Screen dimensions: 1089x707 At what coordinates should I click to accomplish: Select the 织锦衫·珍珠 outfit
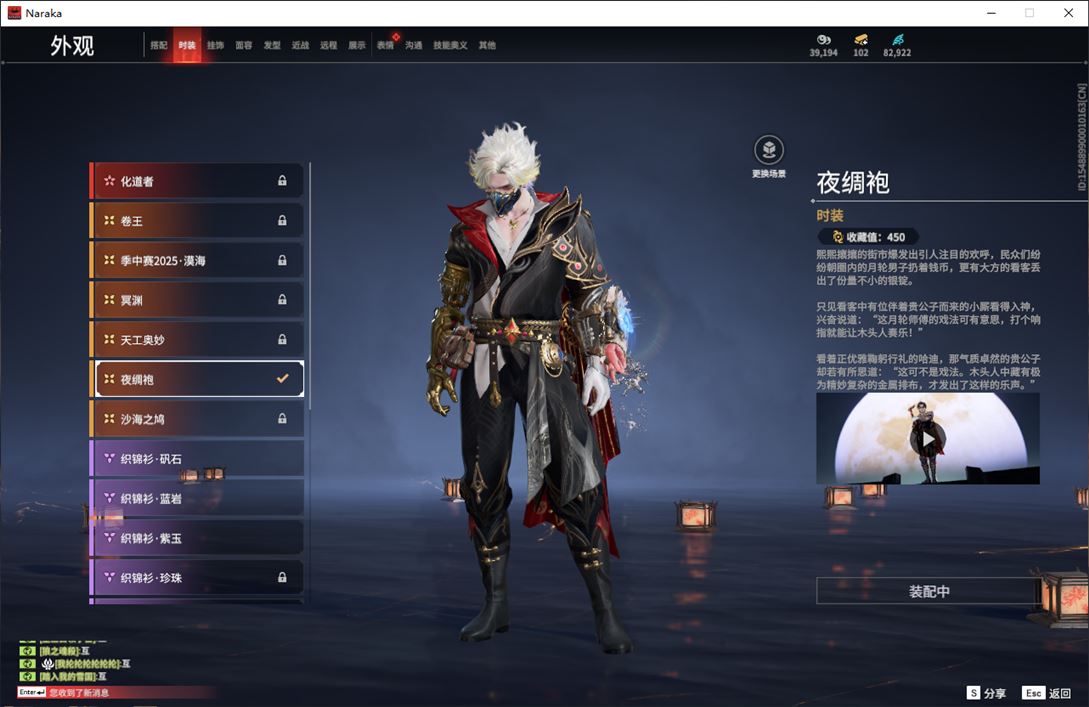click(x=198, y=578)
